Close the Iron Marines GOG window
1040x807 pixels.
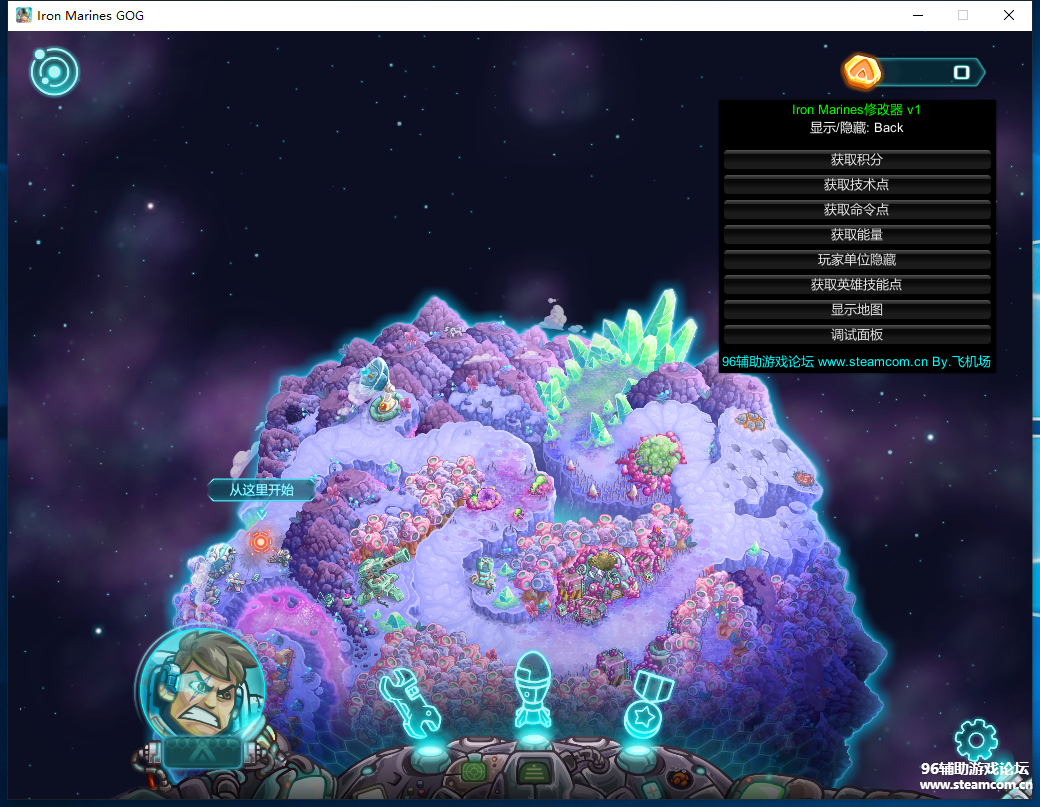(1009, 15)
